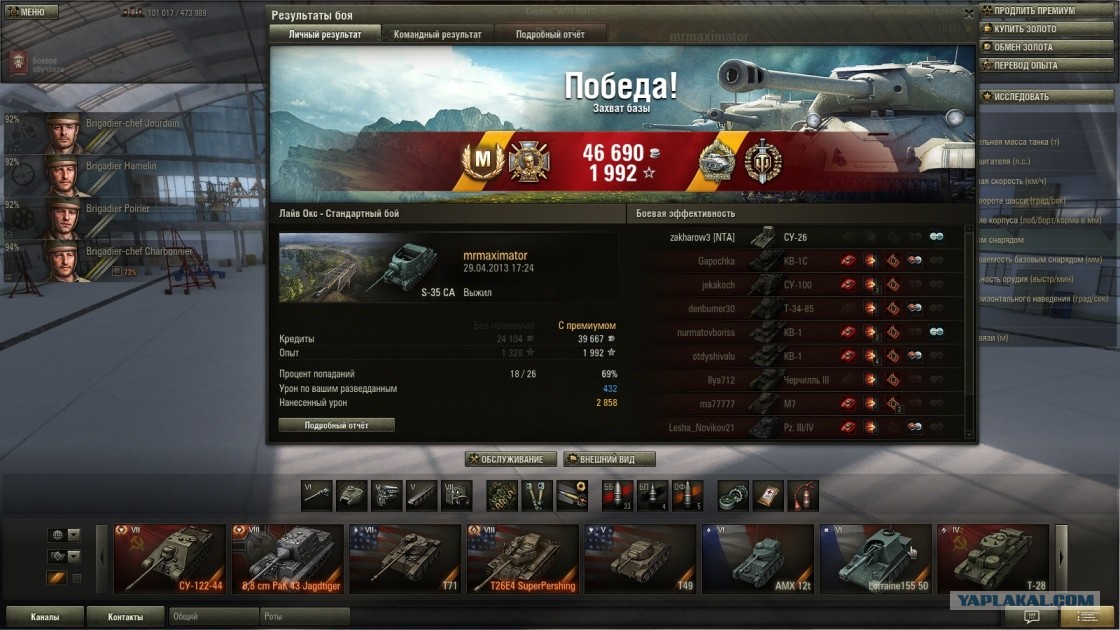Select the T26E4 SuperPershing tank
The width and height of the screenshot is (1120, 630).
(x=522, y=558)
